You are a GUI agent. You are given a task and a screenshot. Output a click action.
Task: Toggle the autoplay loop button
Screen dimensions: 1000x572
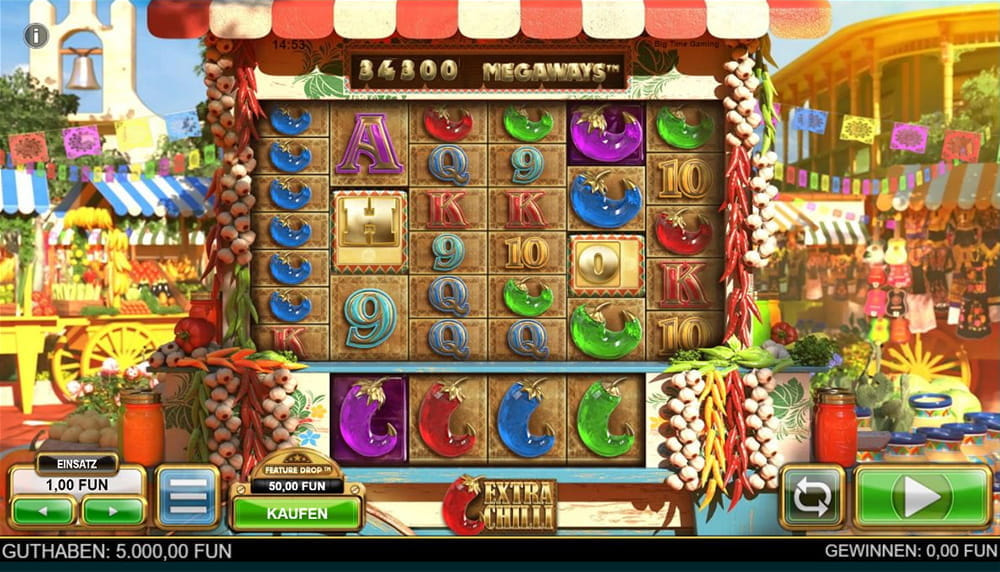[x=812, y=497]
